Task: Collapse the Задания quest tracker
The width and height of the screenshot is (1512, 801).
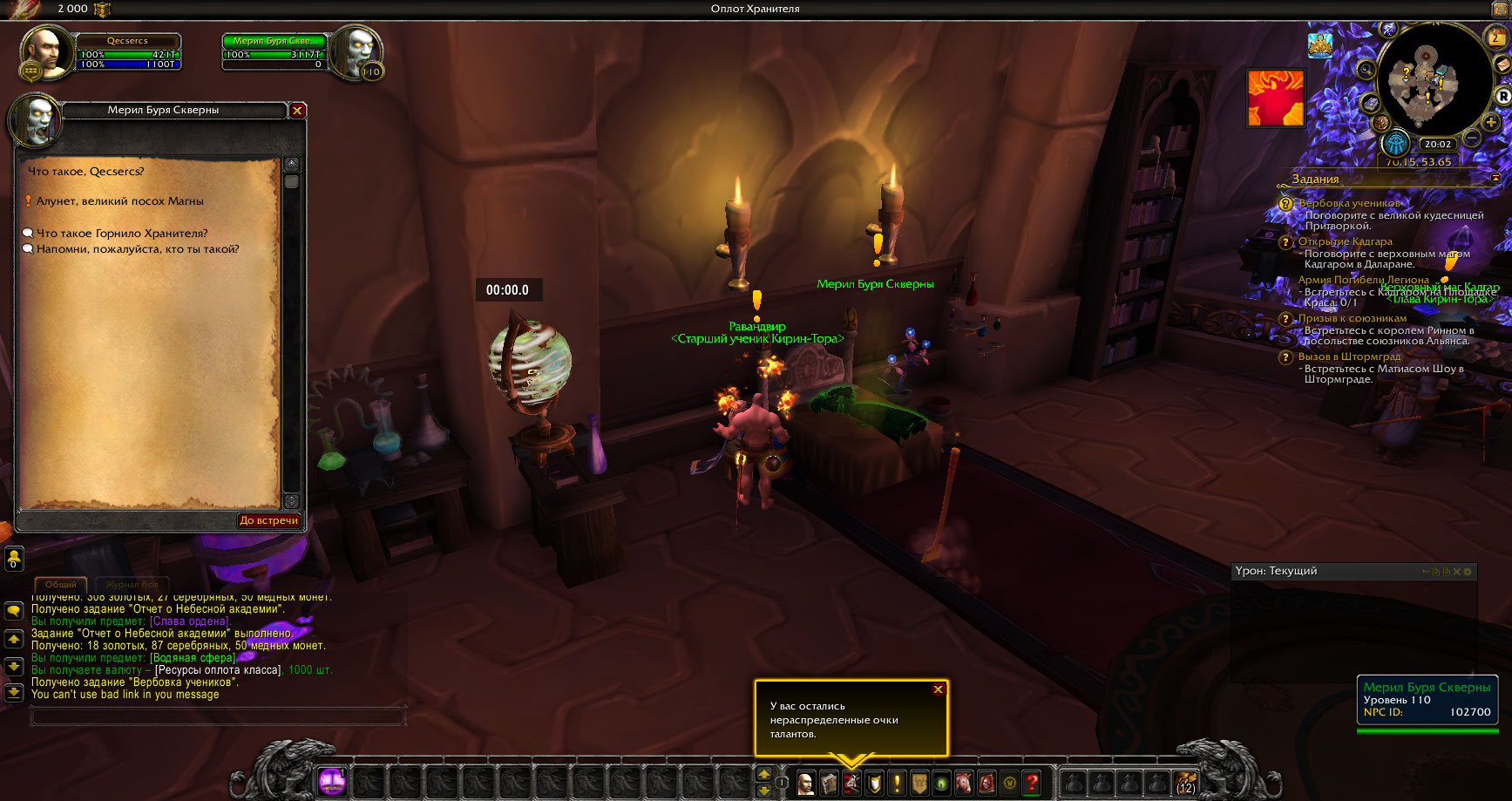Action: pos(1495,179)
